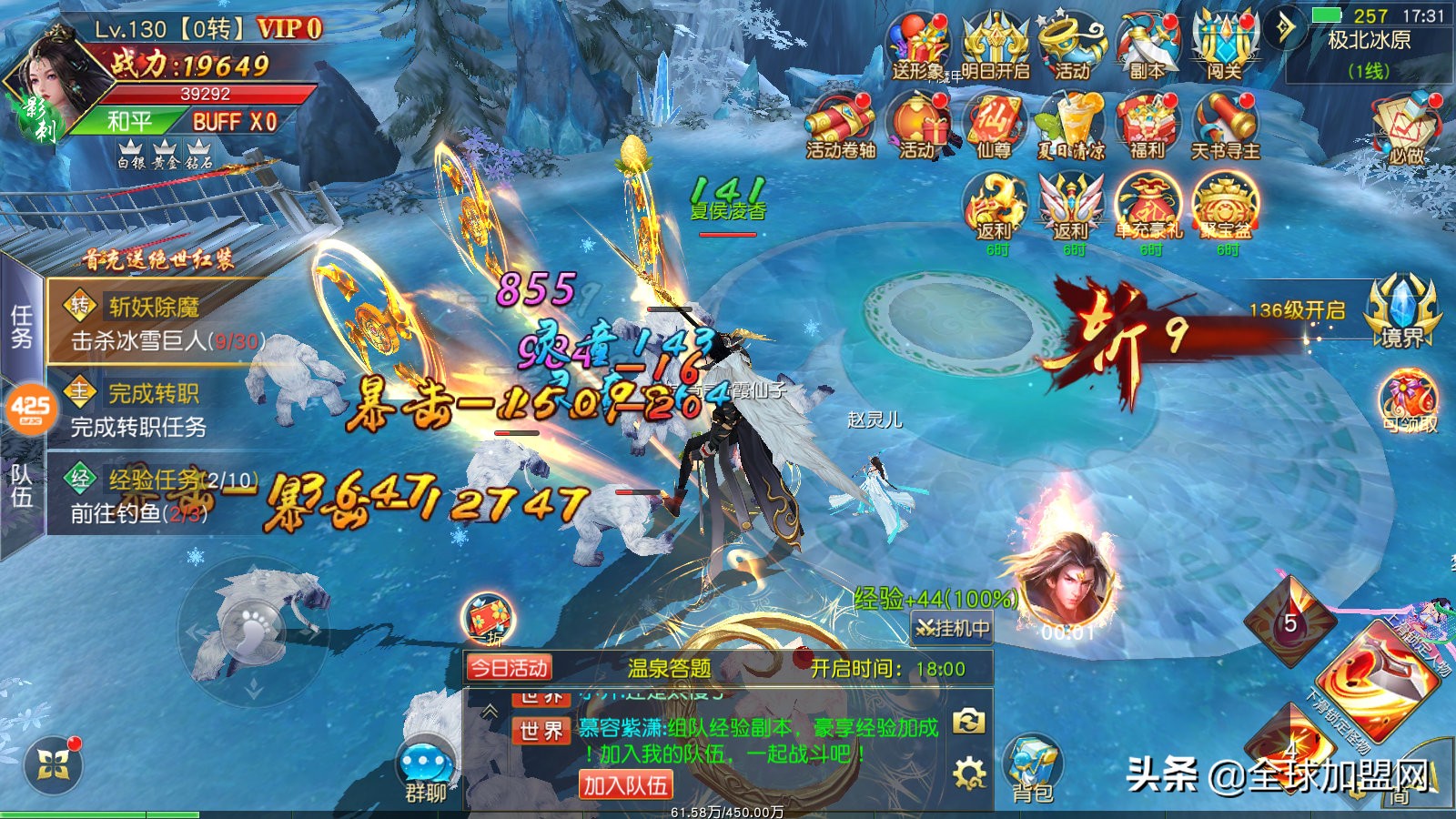
Task: Join the team with 加入队伍
Action: pos(625,784)
